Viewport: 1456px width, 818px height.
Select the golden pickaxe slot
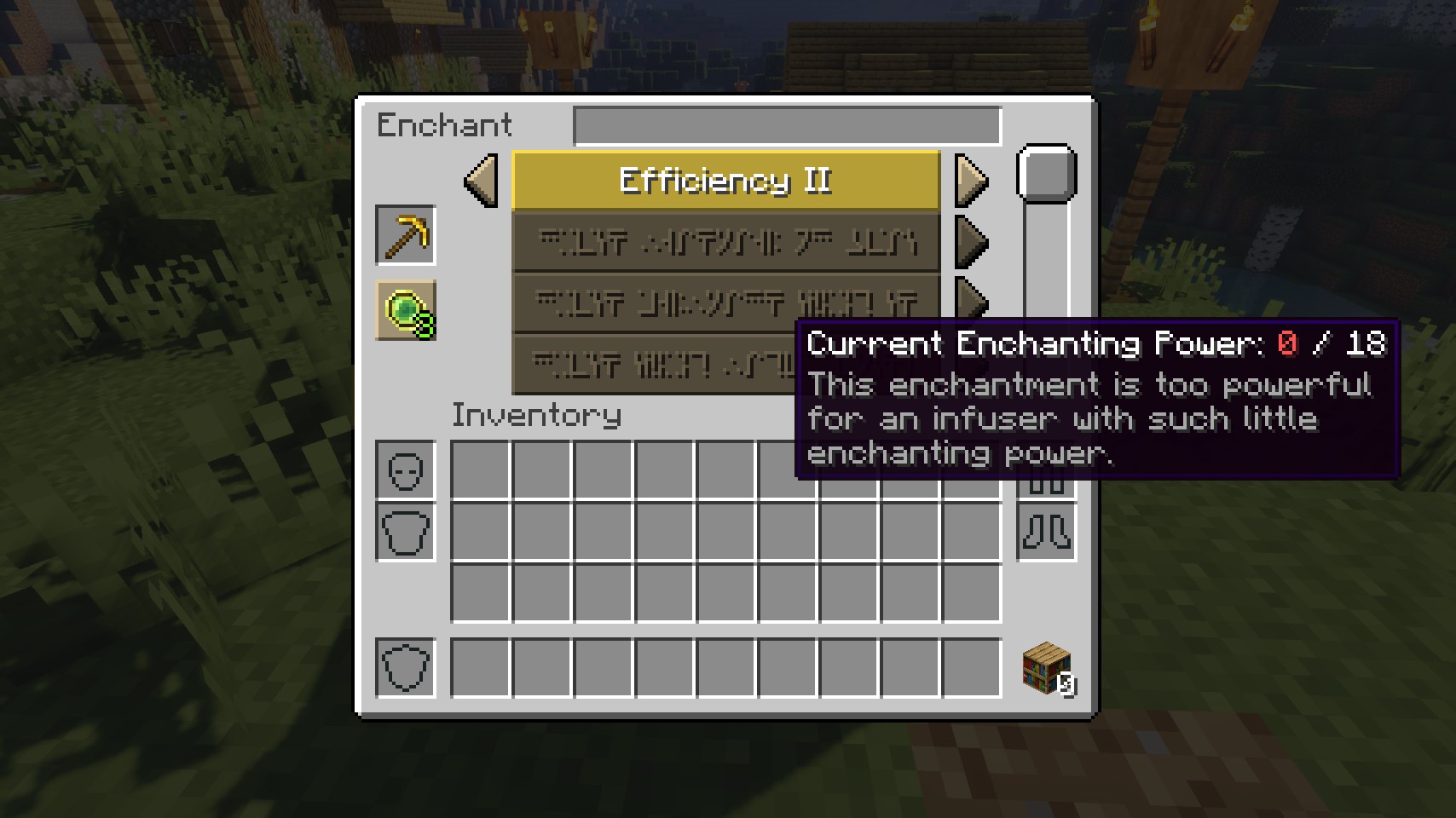[x=406, y=235]
